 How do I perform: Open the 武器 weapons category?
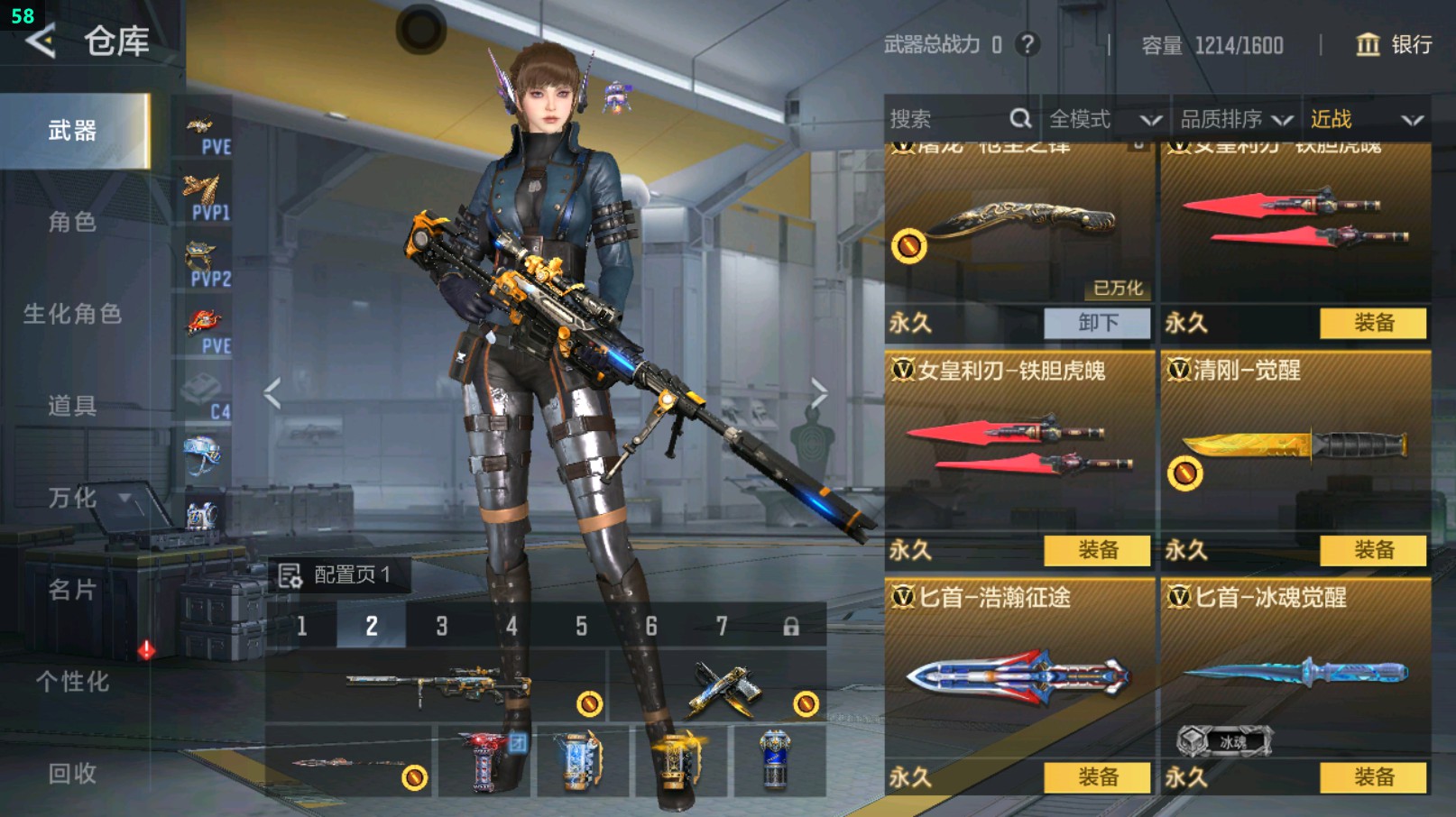[x=73, y=131]
